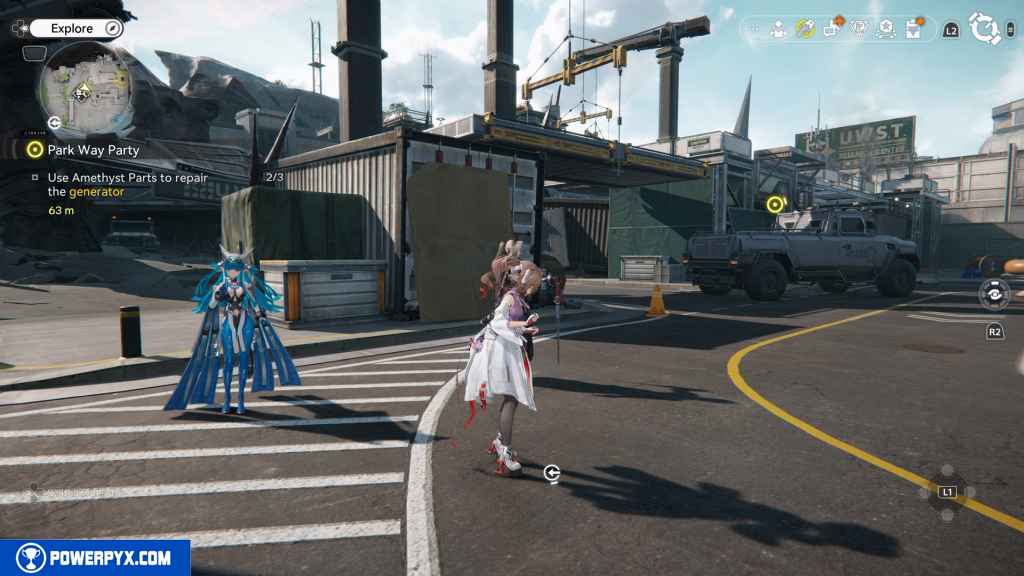Open the large circular ring menu icon
The width and height of the screenshot is (1024, 576).
click(x=985, y=29)
